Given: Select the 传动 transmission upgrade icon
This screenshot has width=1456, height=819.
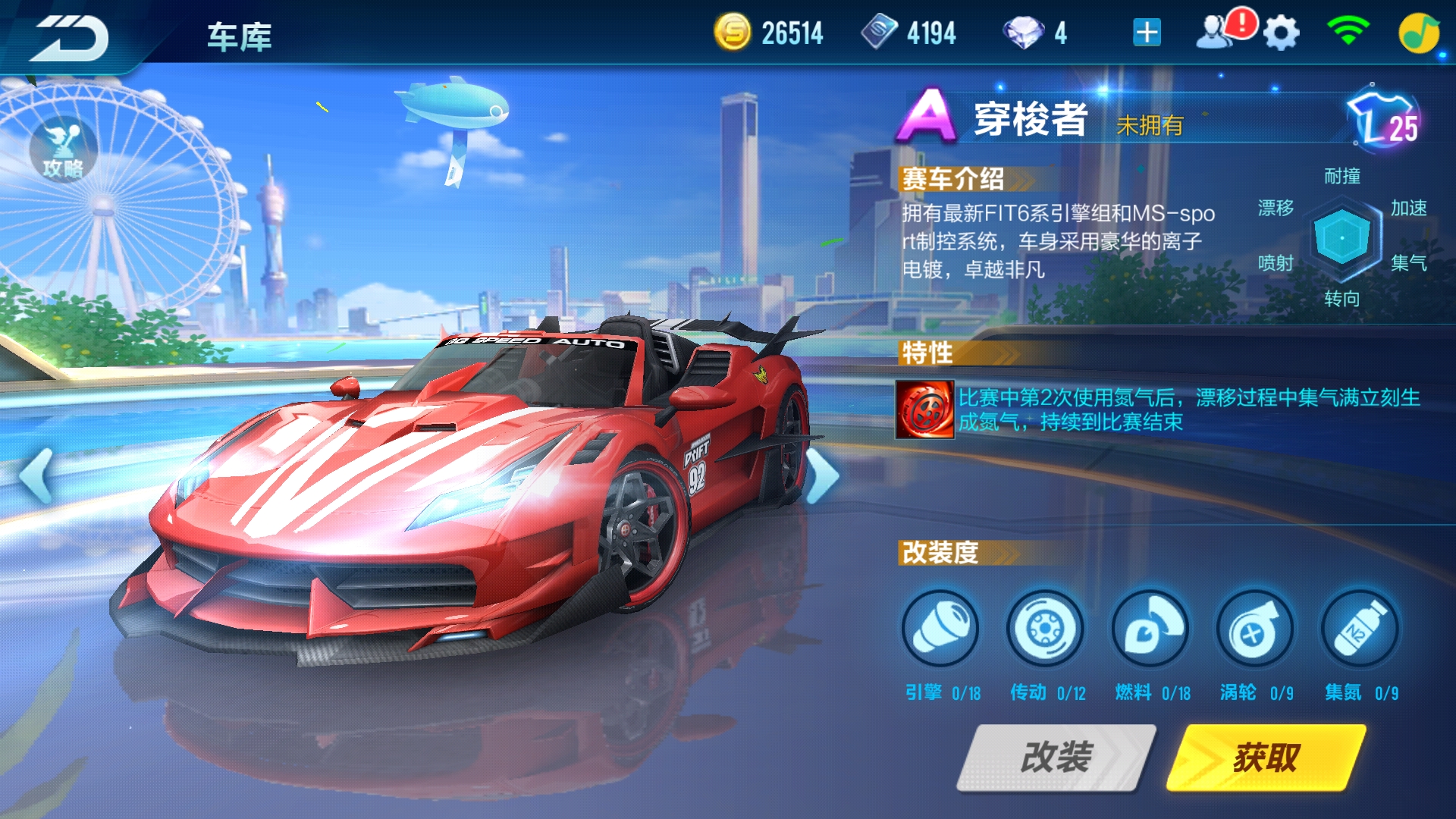Looking at the screenshot, I should [1045, 629].
